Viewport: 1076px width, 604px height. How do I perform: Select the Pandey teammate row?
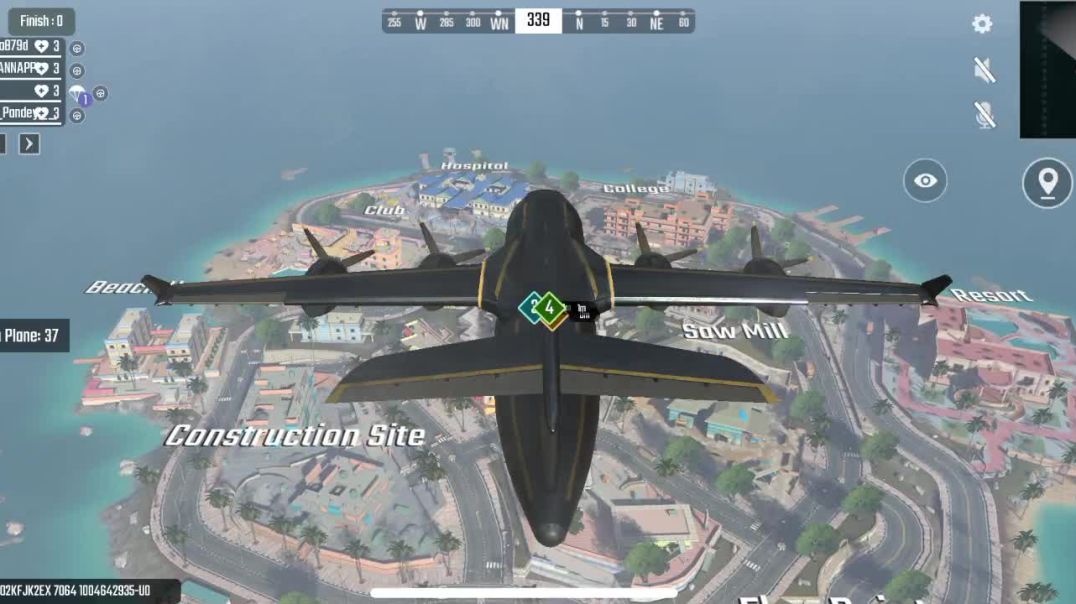click(30, 113)
